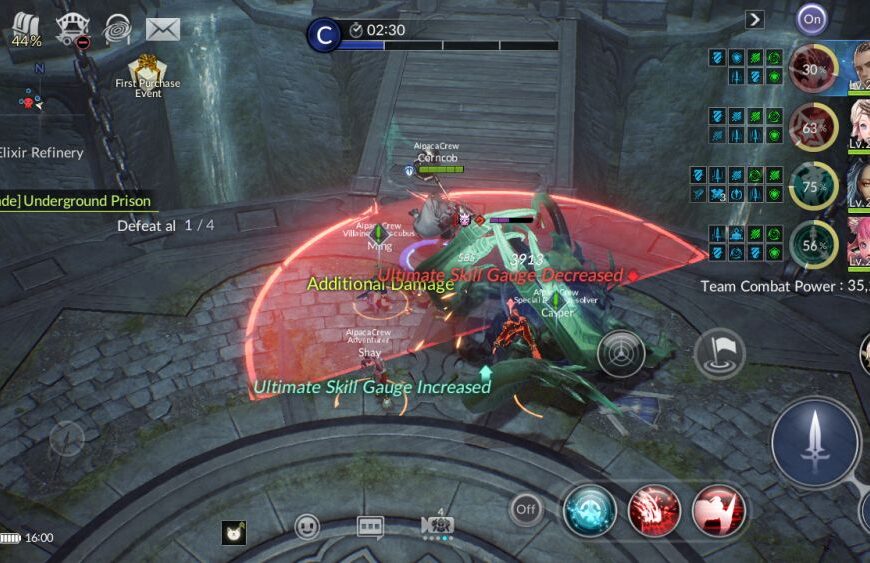Screen dimensions: 870x563
Task: Tap the target lock-on crosshair button
Action: pos(621,353)
